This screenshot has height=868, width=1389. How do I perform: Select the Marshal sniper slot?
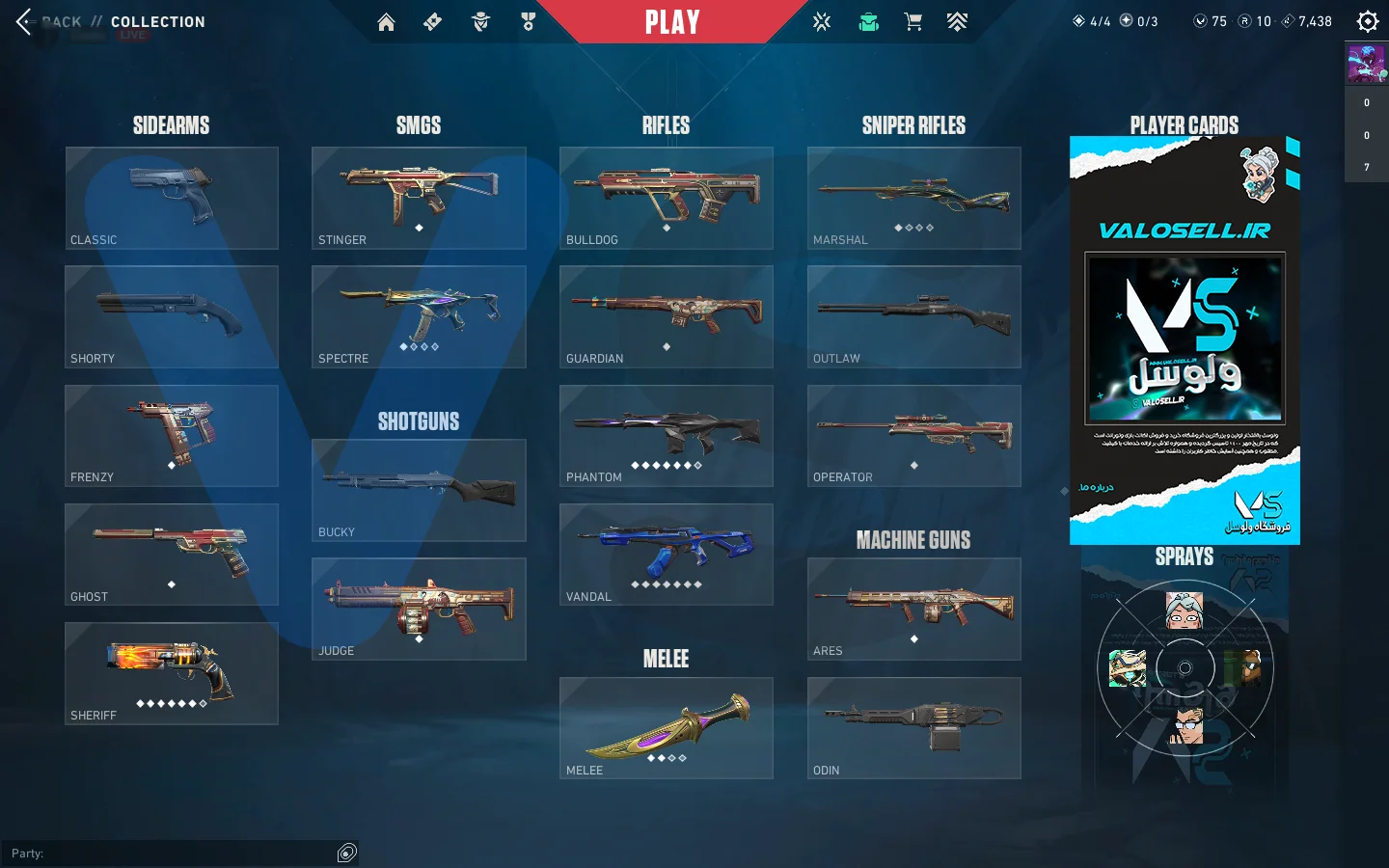tap(914, 198)
